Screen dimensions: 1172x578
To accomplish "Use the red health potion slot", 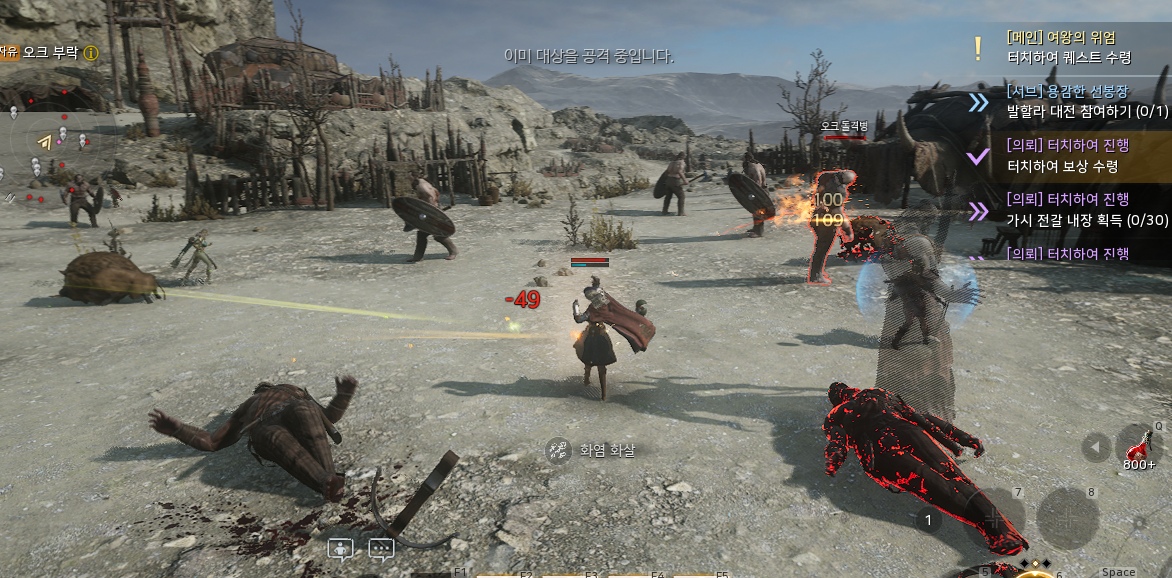I will tap(1139, 447).
